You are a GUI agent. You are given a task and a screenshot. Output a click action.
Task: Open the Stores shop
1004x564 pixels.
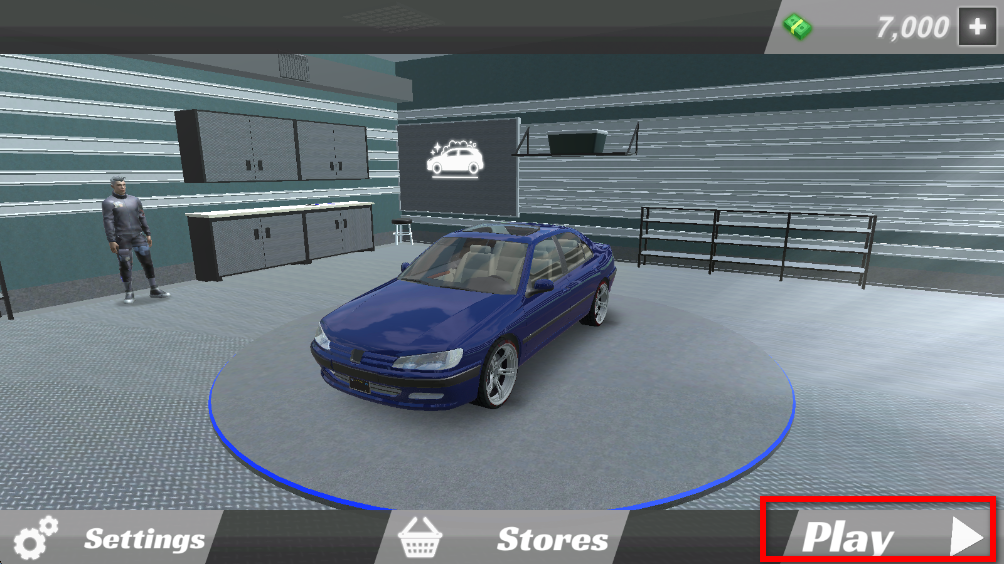[505, 539]
